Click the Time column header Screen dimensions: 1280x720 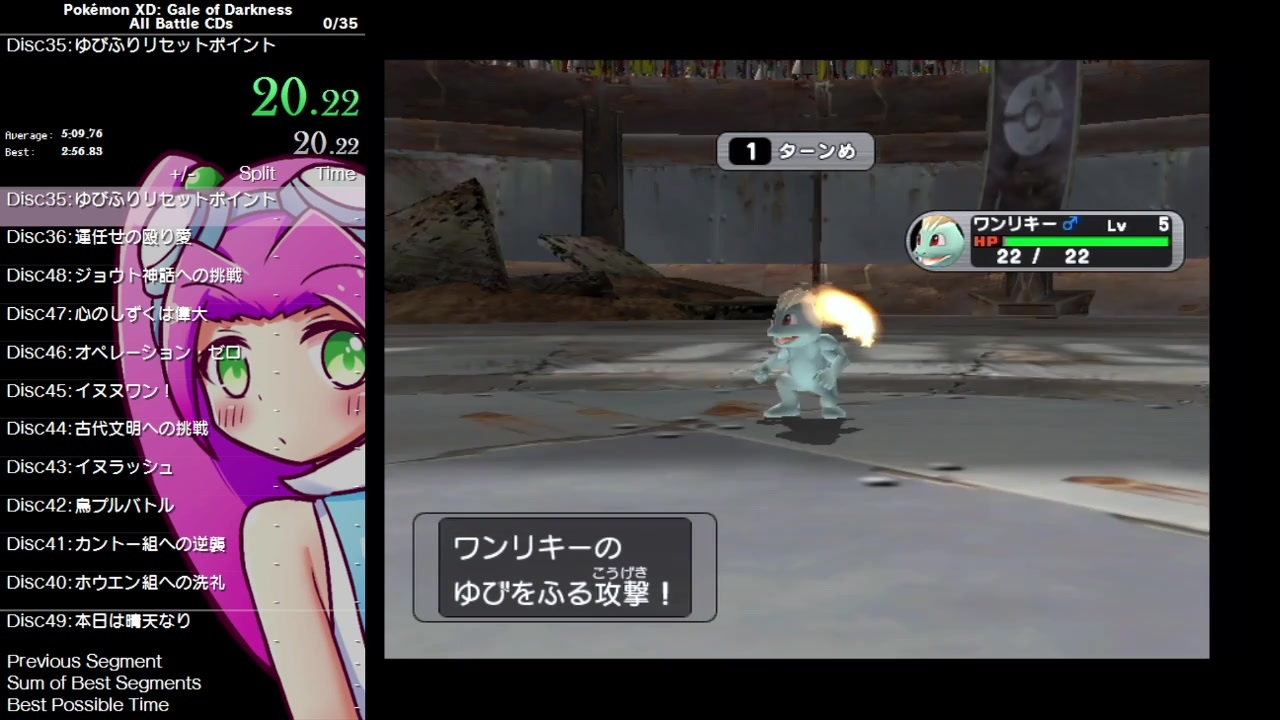[x=335, y=173]
